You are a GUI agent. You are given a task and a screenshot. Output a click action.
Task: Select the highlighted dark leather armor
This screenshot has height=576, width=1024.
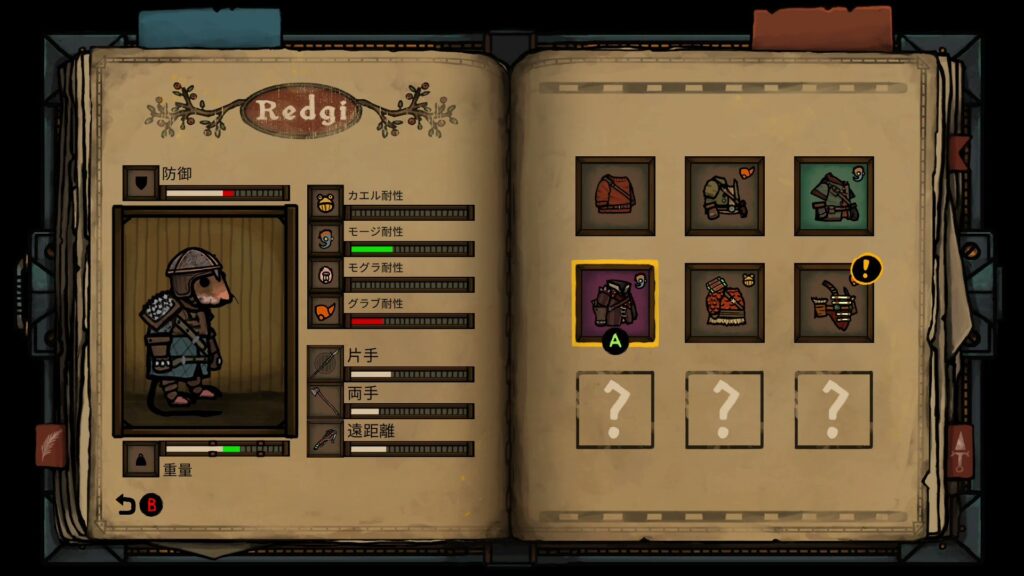pos(615,303)
